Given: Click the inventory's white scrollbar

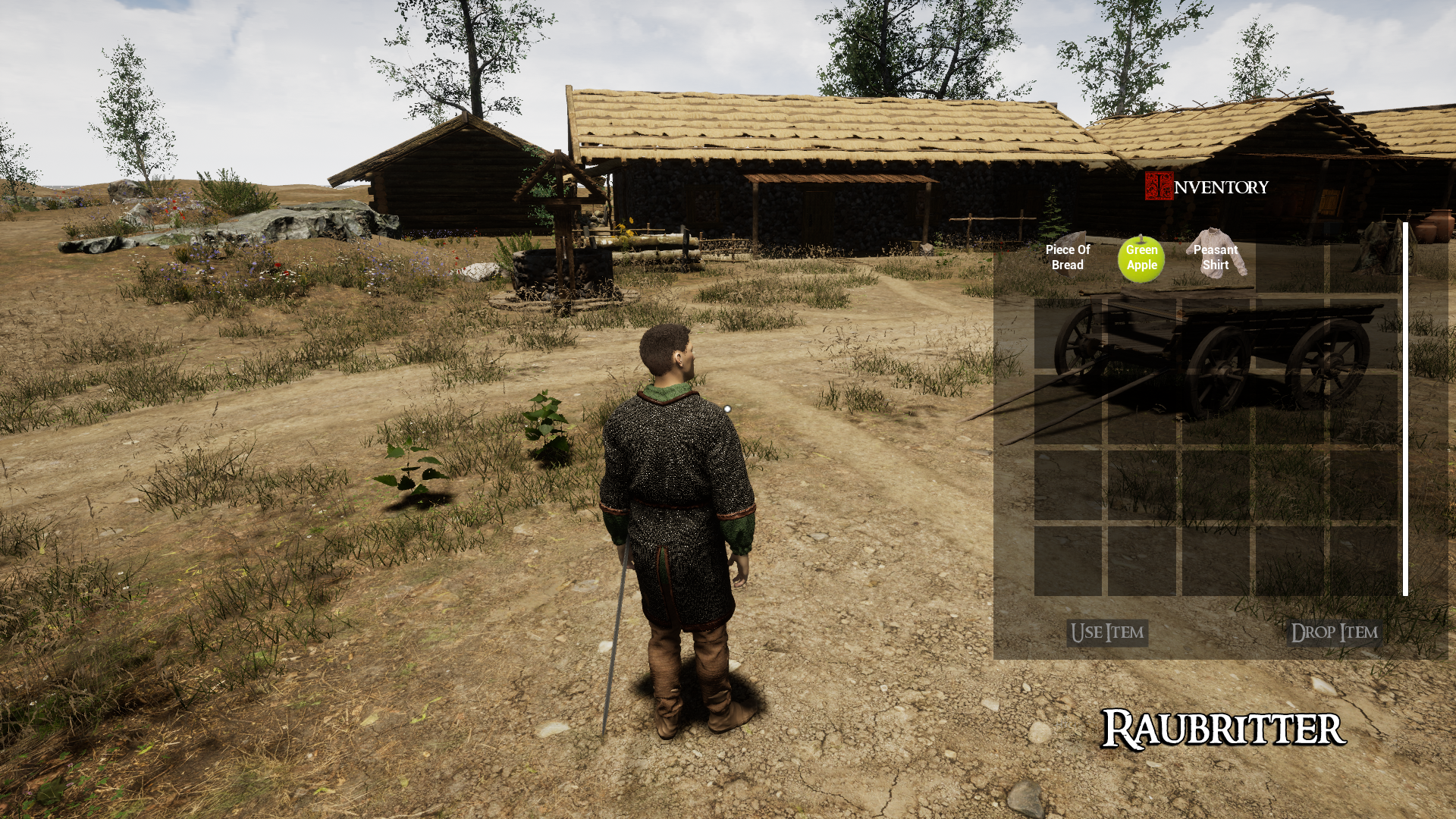Looking at the screenshot, I should pos(1405,409).
